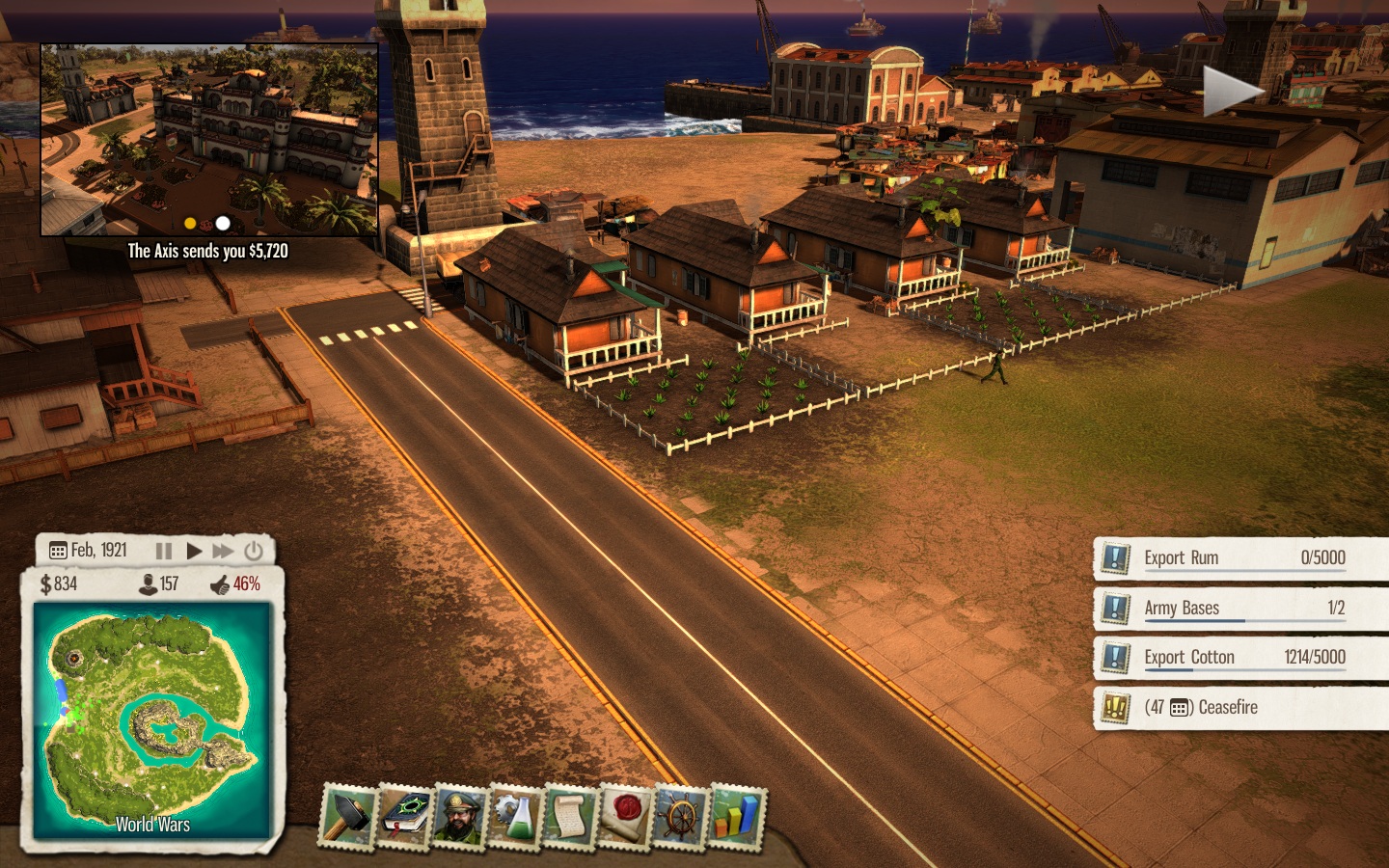
Task: Click the large white arrow at top right
Action: [x=1232, y=92]
